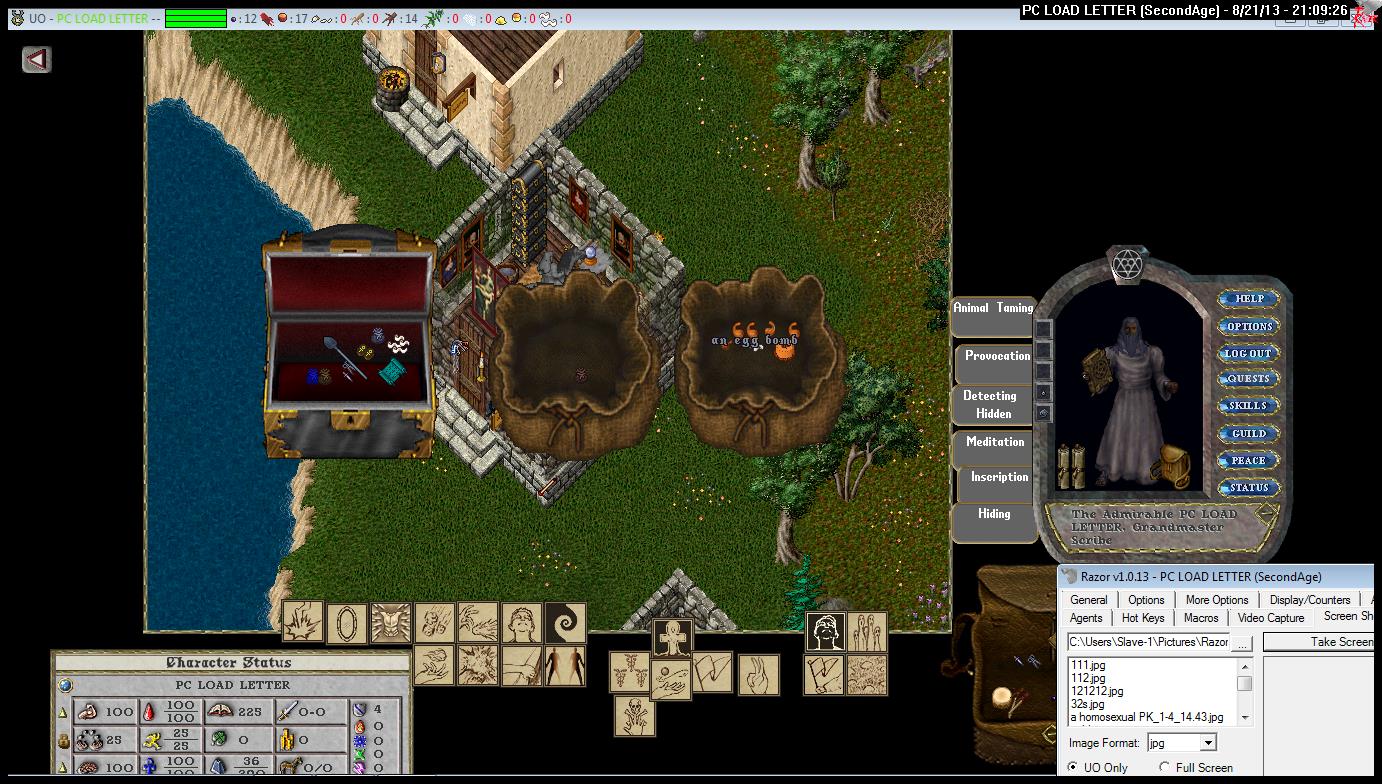1382x784 pixels.
Task: Activate the Provocation skill button
Action: [x=997, y=357]
